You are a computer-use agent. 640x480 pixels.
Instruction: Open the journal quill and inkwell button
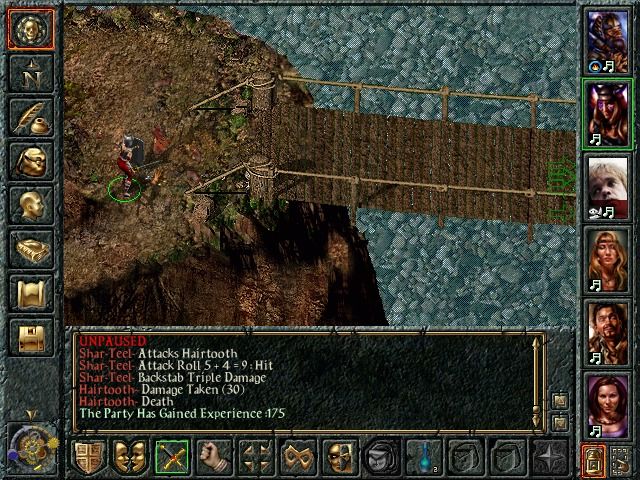coord(31,116)
